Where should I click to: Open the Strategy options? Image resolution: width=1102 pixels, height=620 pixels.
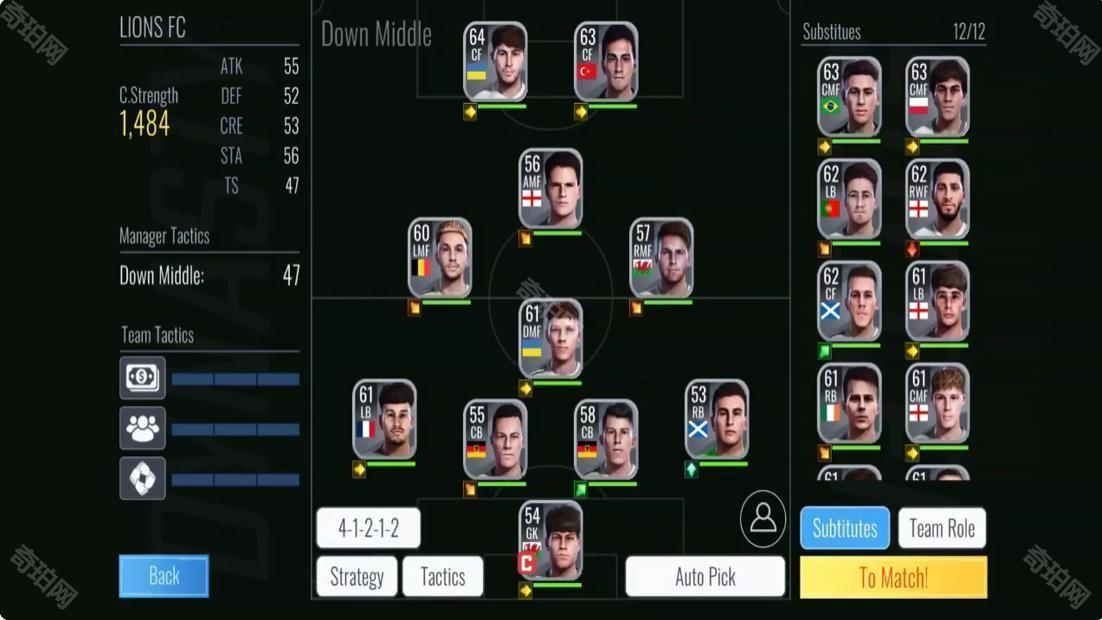tap(357, 577)
